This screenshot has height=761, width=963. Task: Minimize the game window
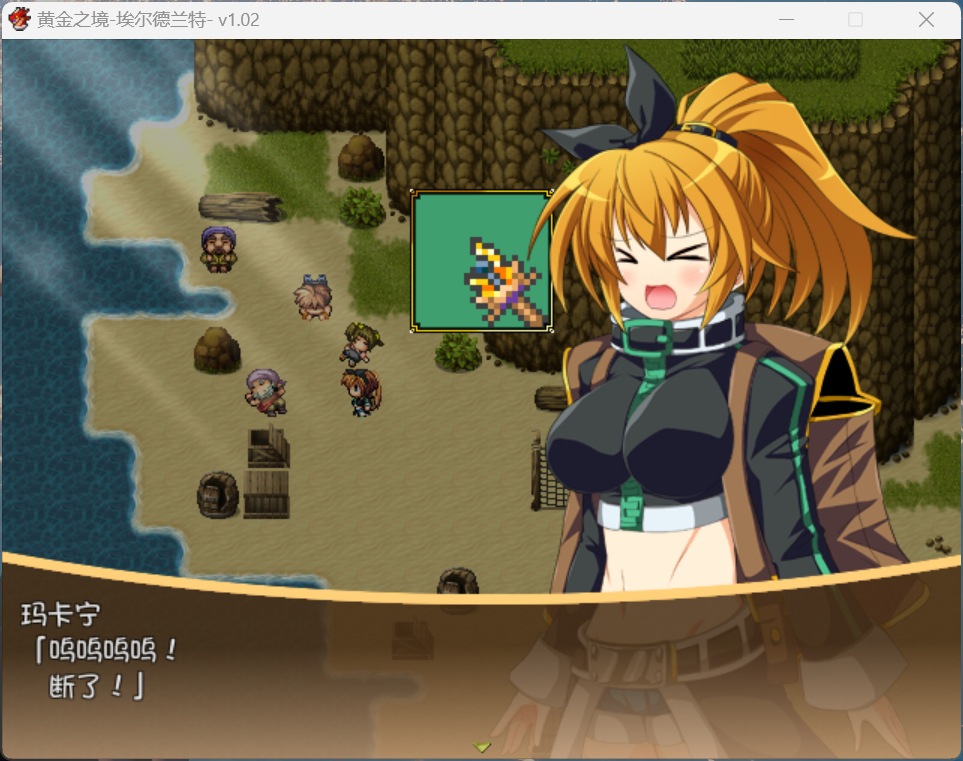[787, 20]
